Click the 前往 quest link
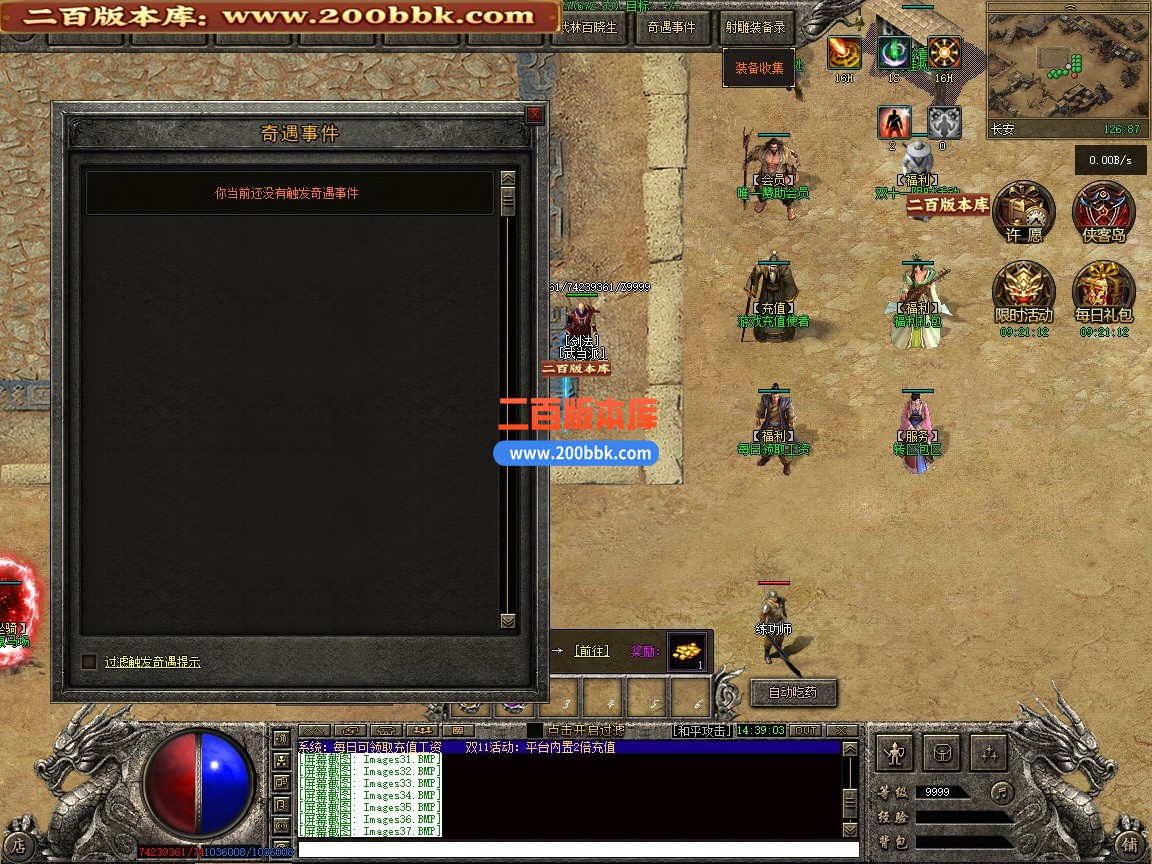Image resolution: width=1152 pixels, height=864 pixels. [591, 651]
